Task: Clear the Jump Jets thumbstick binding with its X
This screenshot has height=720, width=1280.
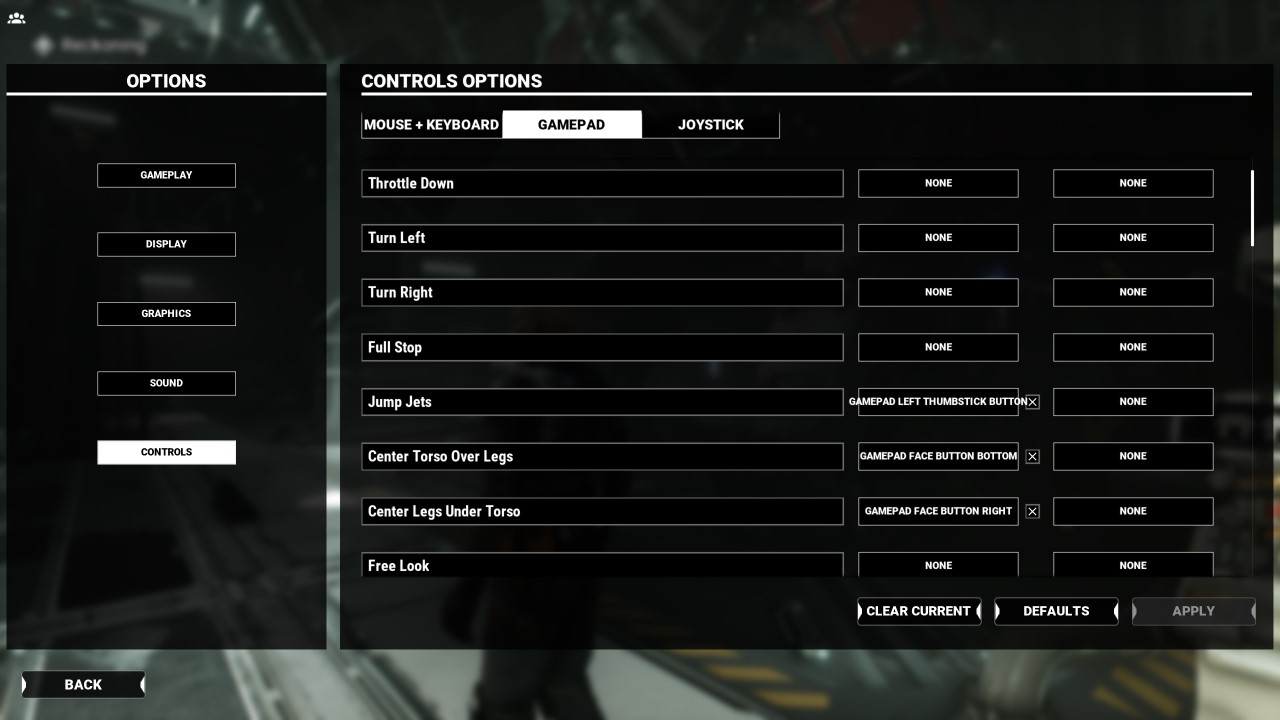Action: [x=1032, y=401]
